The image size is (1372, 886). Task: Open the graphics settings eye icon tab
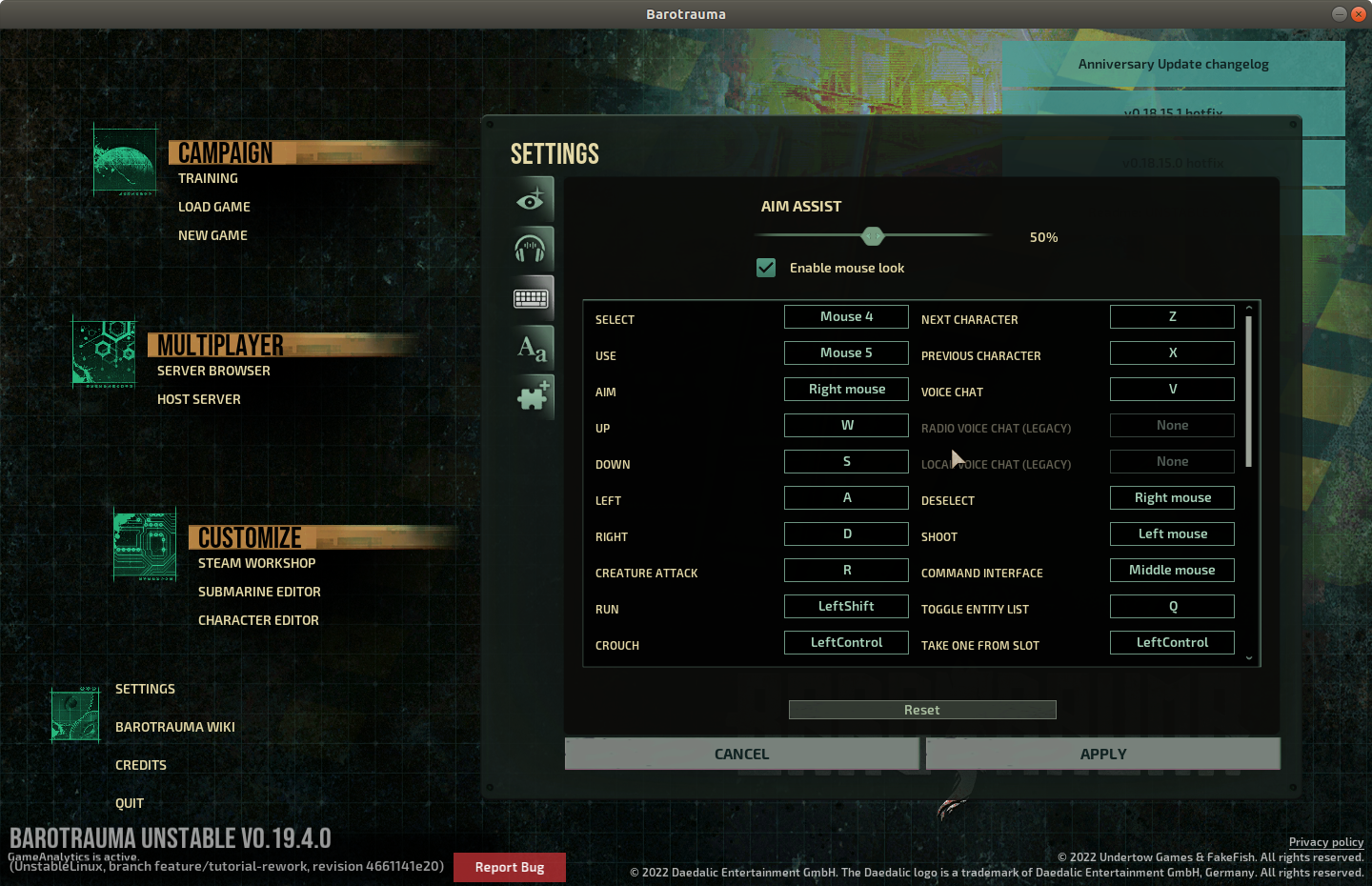point(532,198)
